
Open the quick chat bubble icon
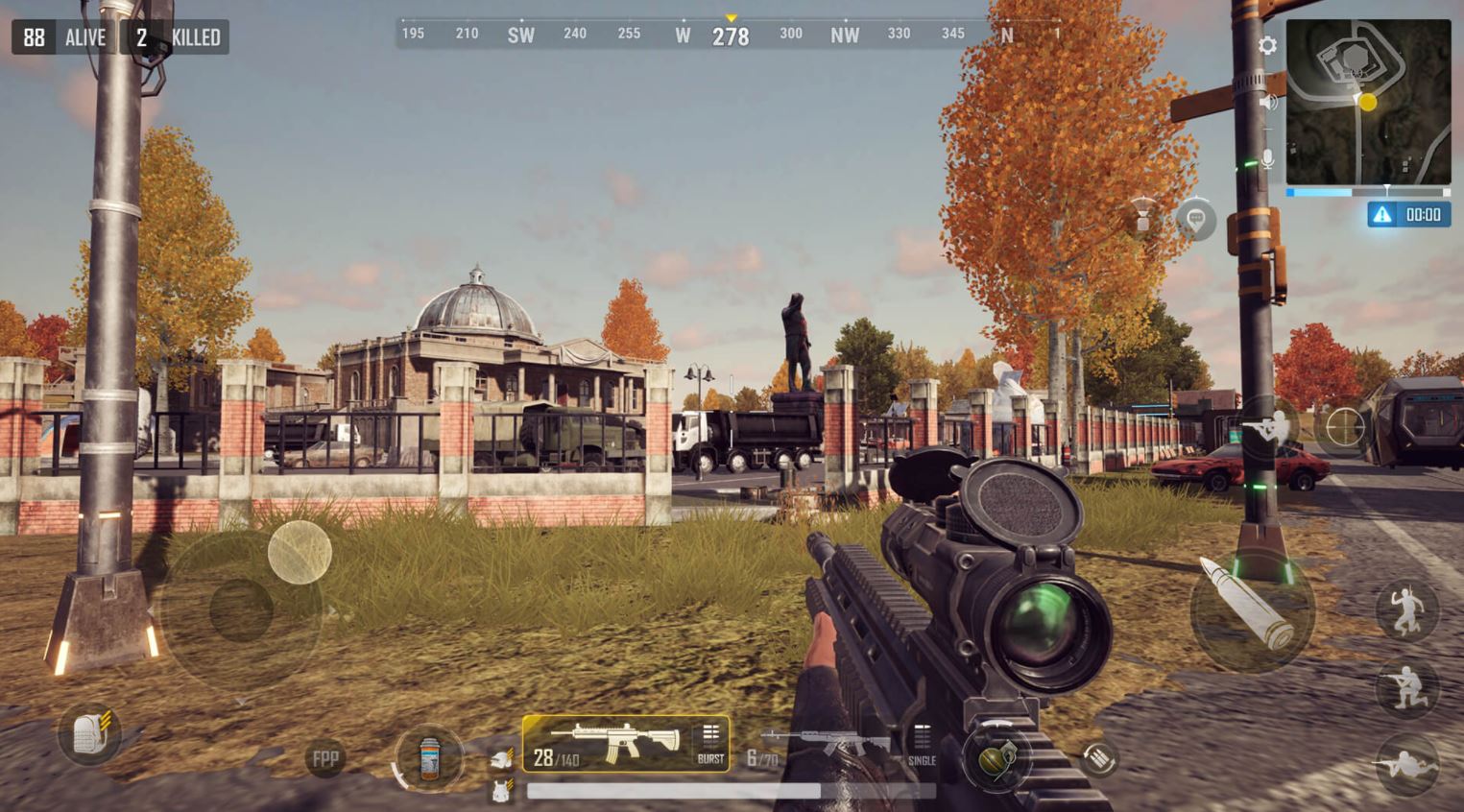pos(1196,221)
